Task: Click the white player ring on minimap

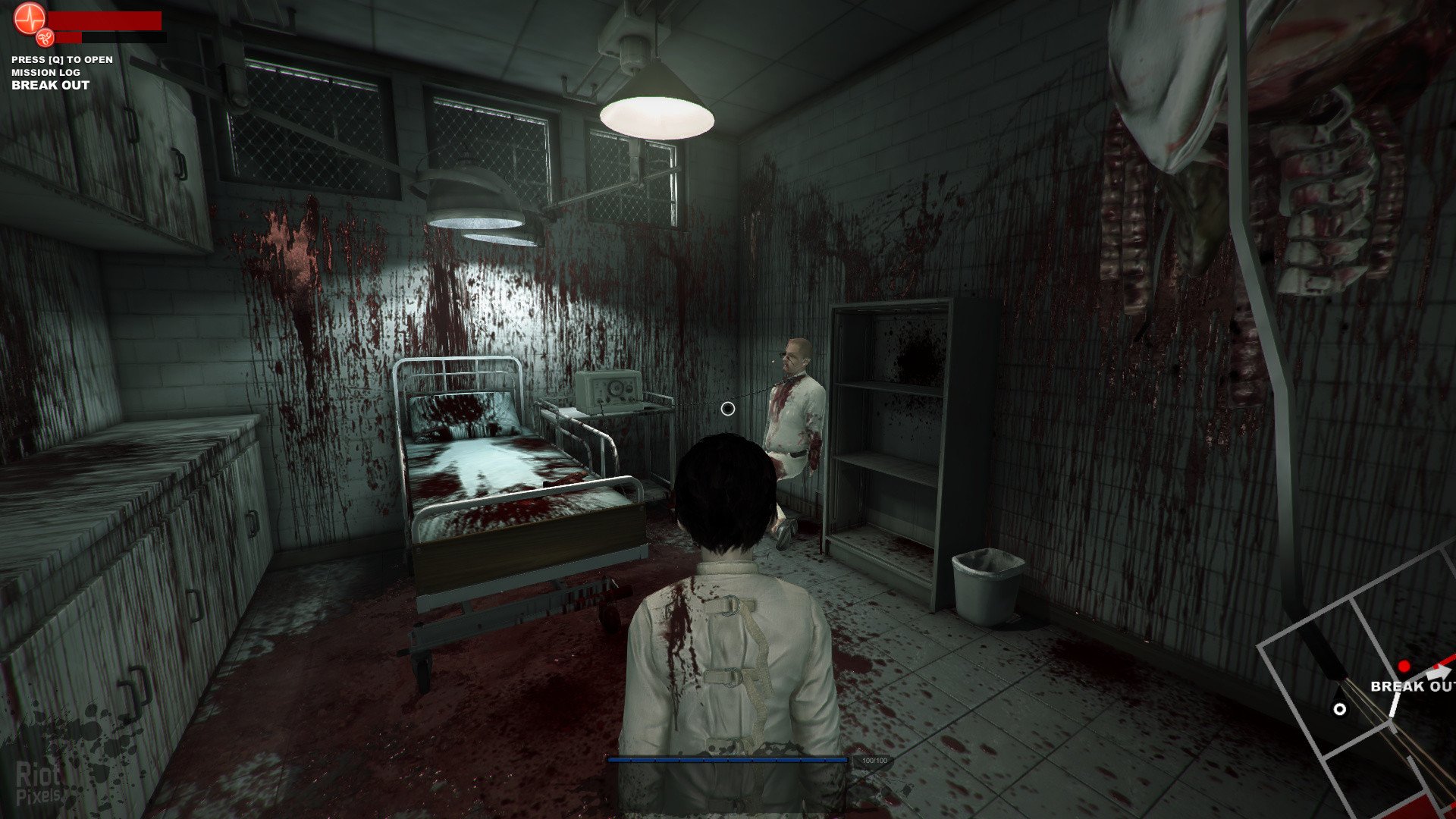Action: (1340, 709)
